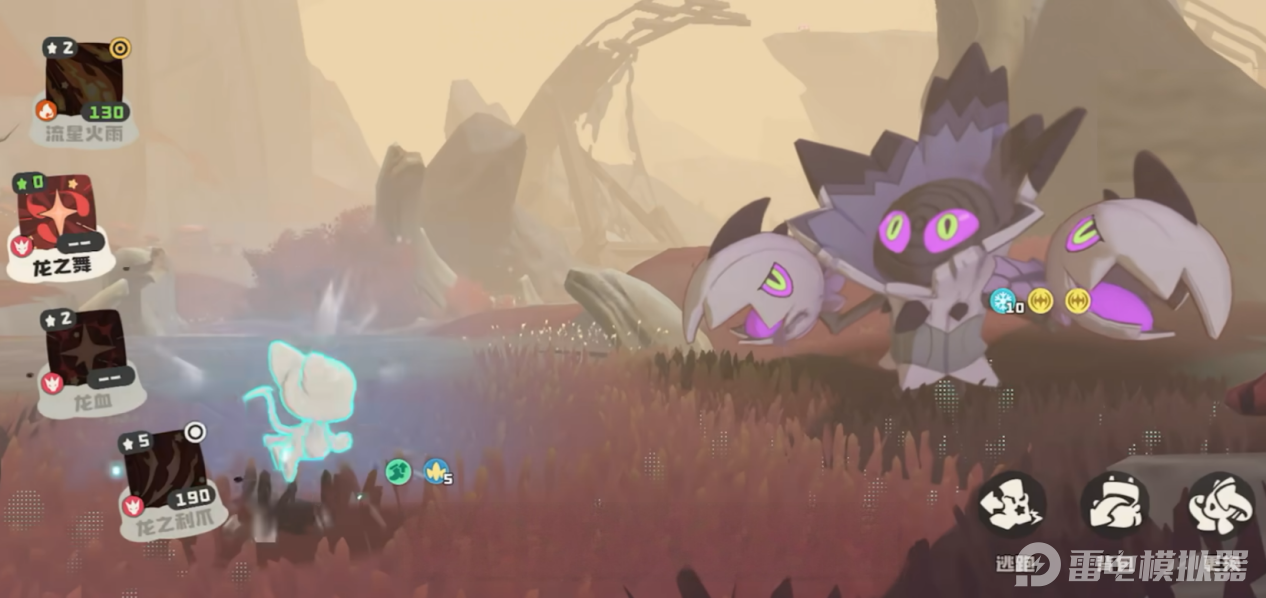
Task: Inspect the enemy's snowflake status icon
Action: click(x=1001, y=300)
